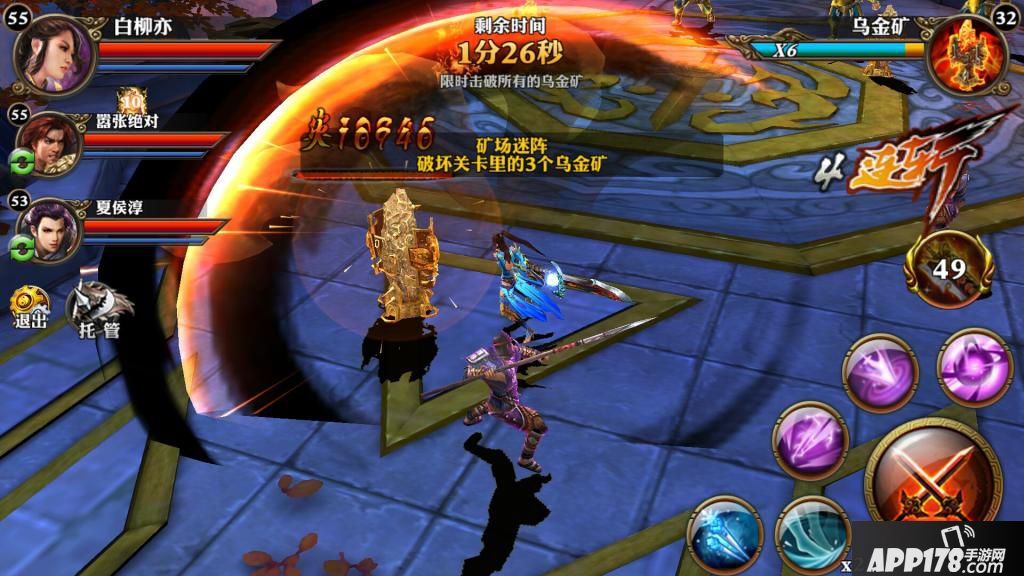Select the 乌金矿 target portrait
Screen dimensions: 1024x576
tap(966, 56)
